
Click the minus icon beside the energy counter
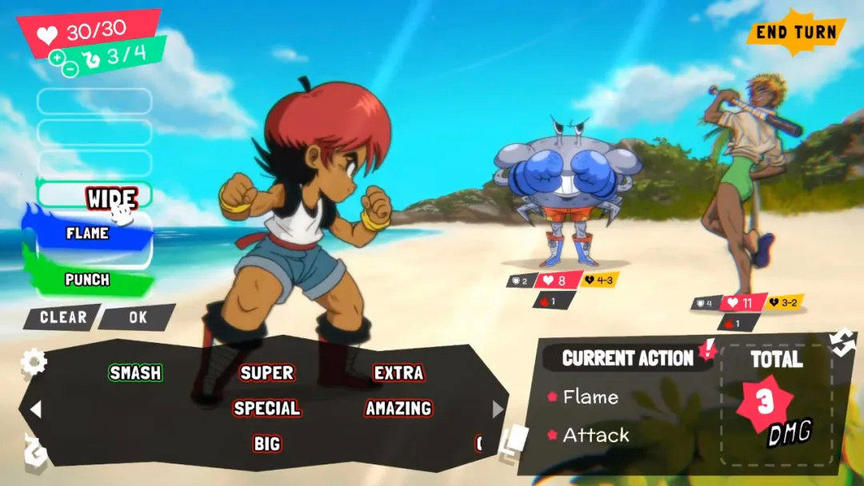[69, 69]
